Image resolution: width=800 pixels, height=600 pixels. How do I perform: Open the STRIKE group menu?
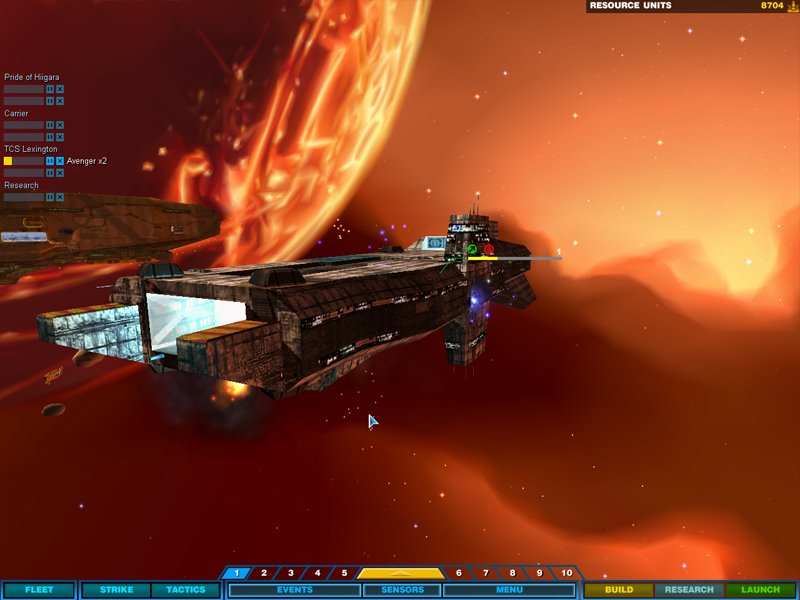tap(116, 590)
